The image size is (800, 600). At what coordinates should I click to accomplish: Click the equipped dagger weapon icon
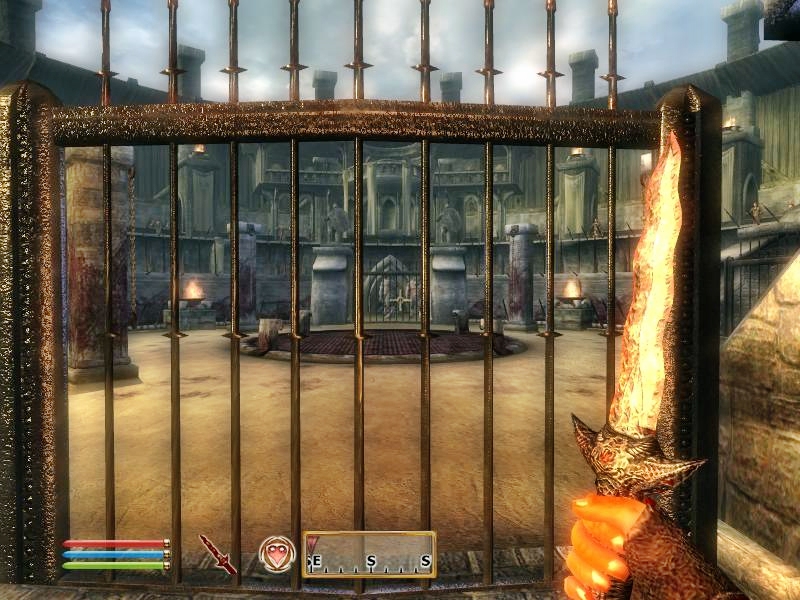click(x=217, y=553)
